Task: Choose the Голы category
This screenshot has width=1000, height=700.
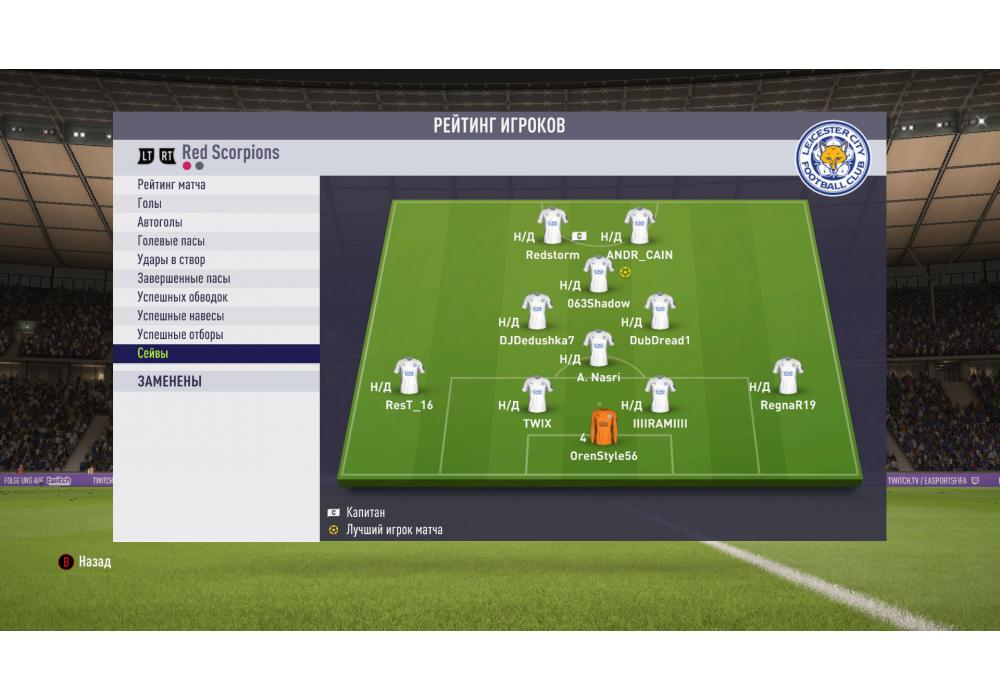Action: click(216, 204)
